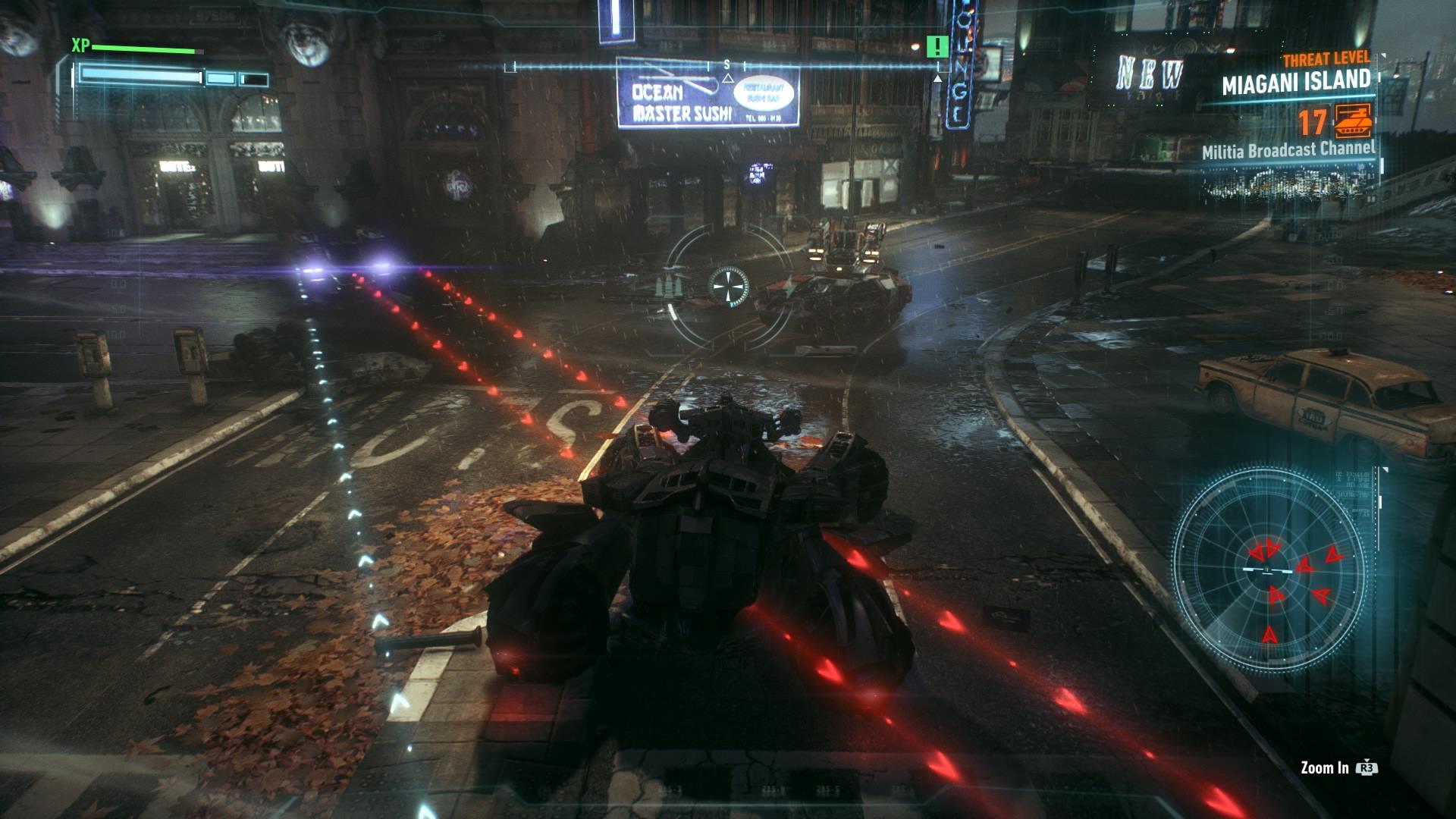Click the green exclamation objective marker
The image size is (1456, 819).
(937, 47)
